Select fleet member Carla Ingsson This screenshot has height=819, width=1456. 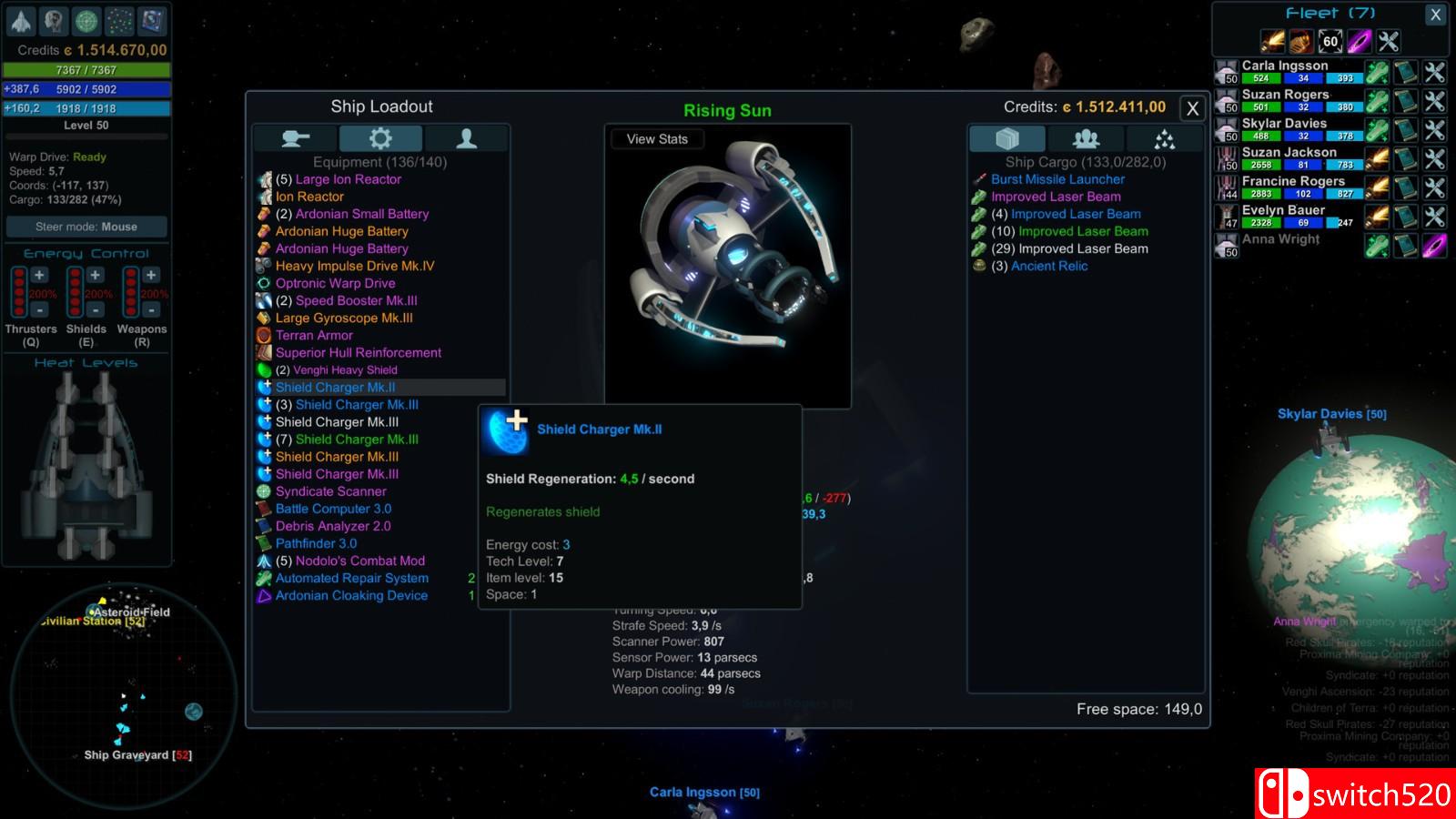[1285, 66]
